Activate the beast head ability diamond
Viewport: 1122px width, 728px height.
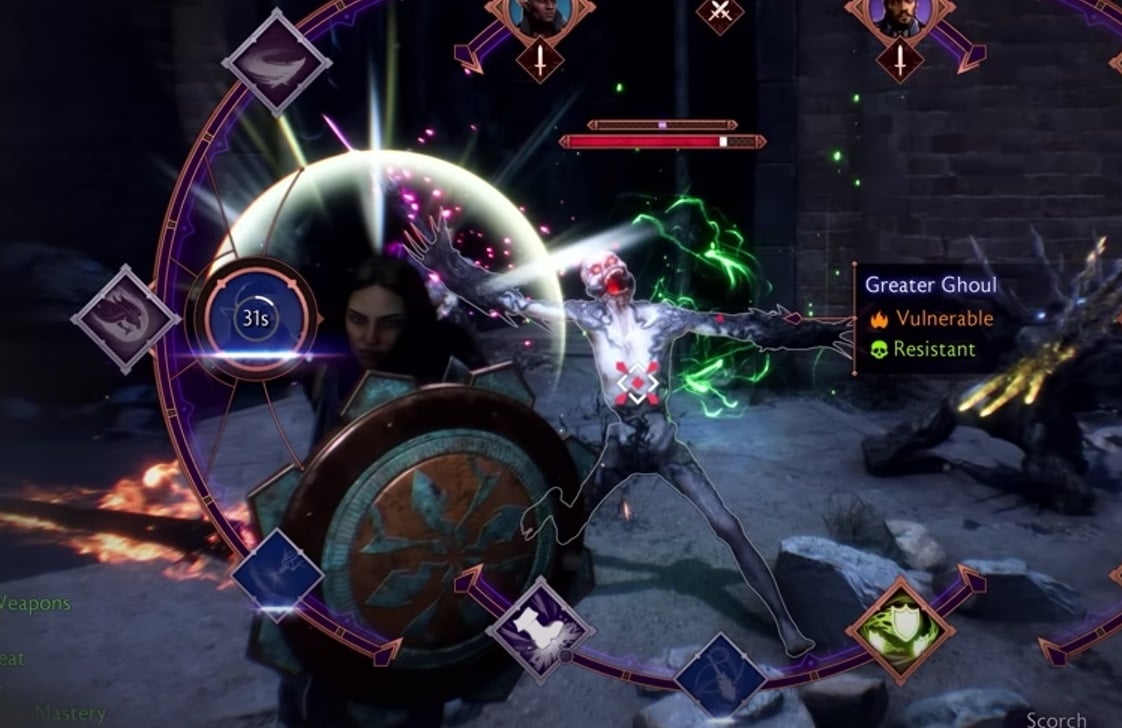pos(126,320)
